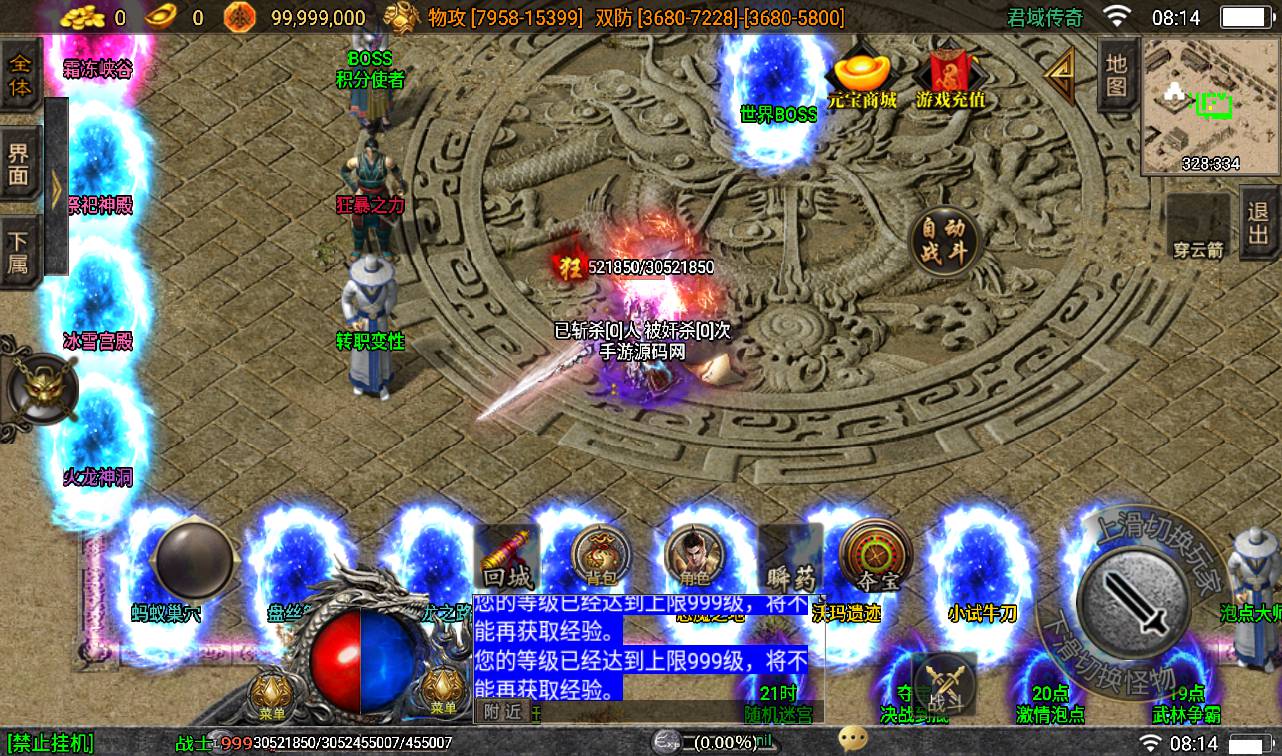Open the 夺宝 treasure wheel
This screenshot has width=1282, height=756.
click(x=874, y=556)
